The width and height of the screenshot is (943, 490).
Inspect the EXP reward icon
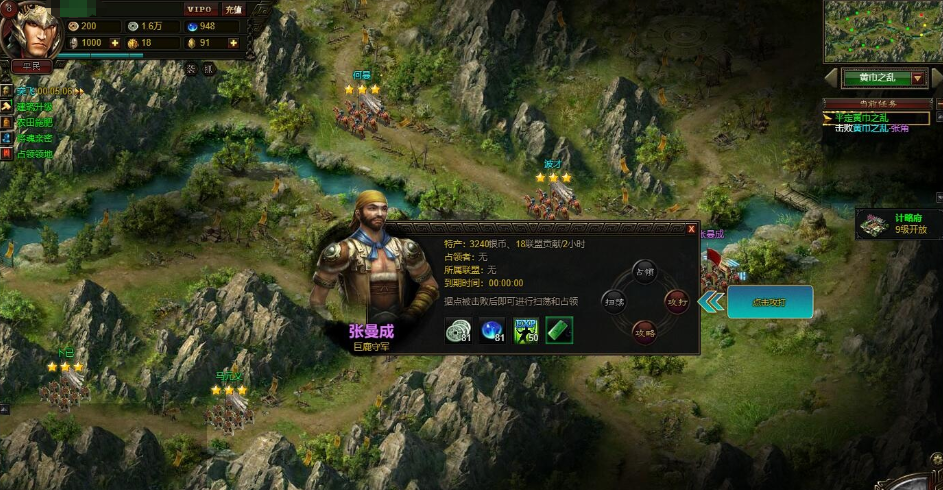526,331
